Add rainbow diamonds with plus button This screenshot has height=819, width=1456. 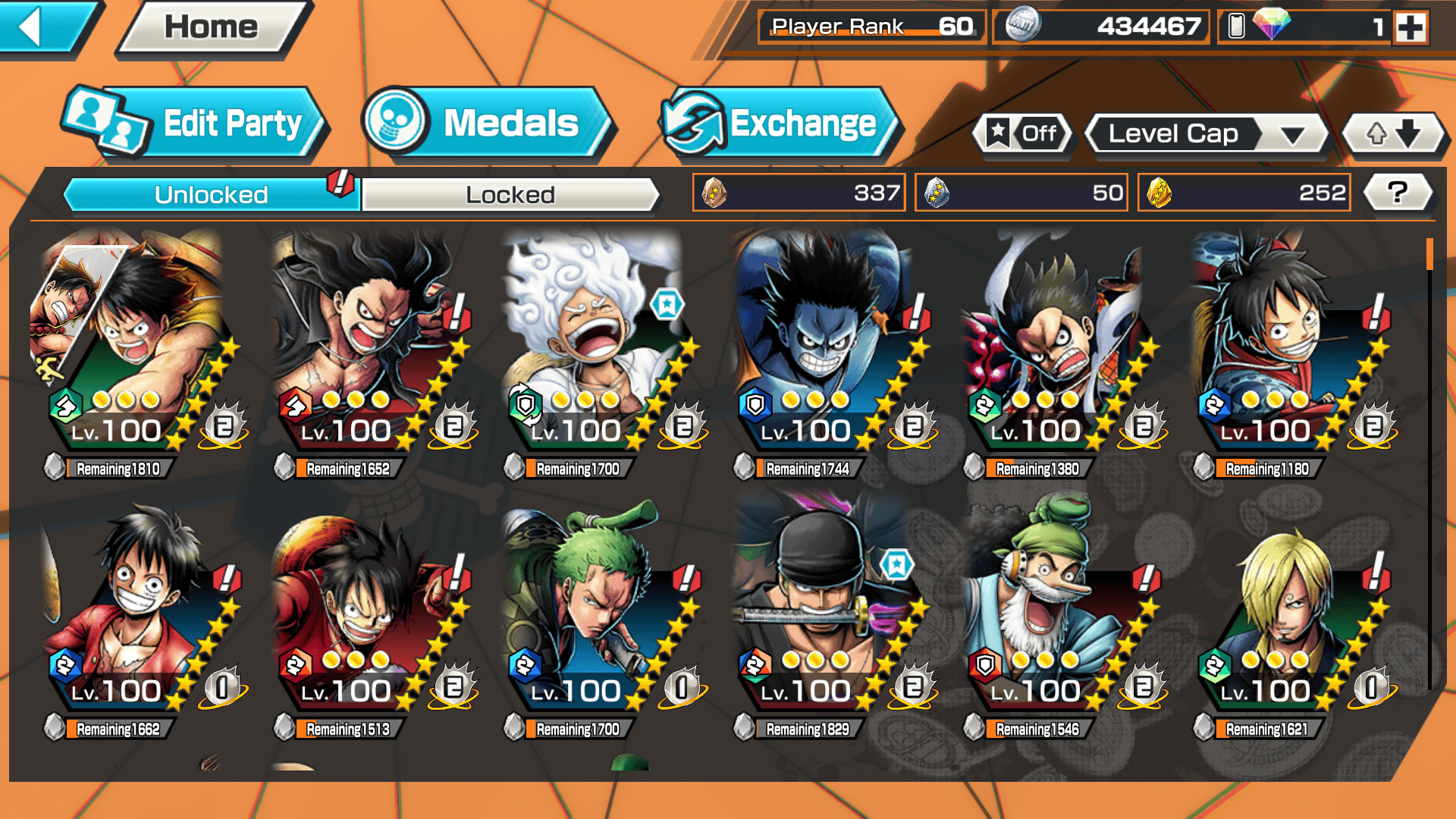1410,28
